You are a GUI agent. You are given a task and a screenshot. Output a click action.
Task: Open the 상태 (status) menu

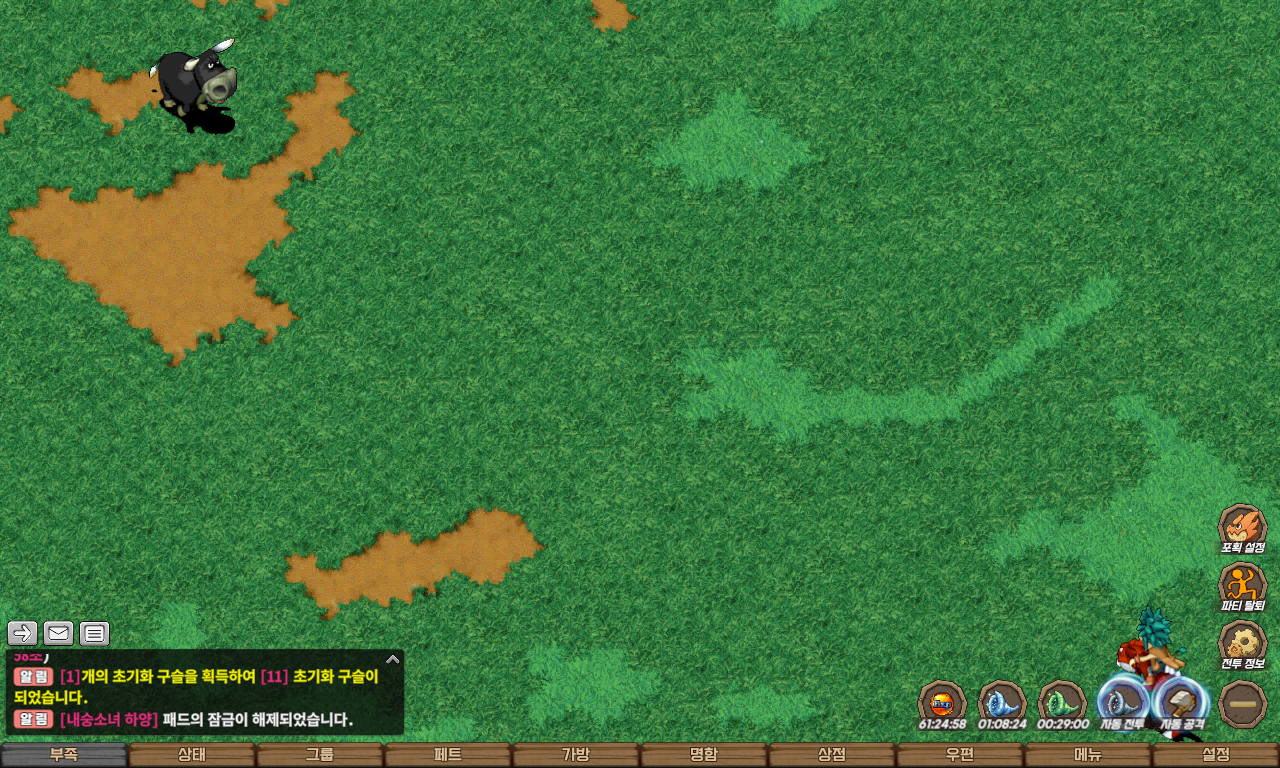(x=191, y=755)
